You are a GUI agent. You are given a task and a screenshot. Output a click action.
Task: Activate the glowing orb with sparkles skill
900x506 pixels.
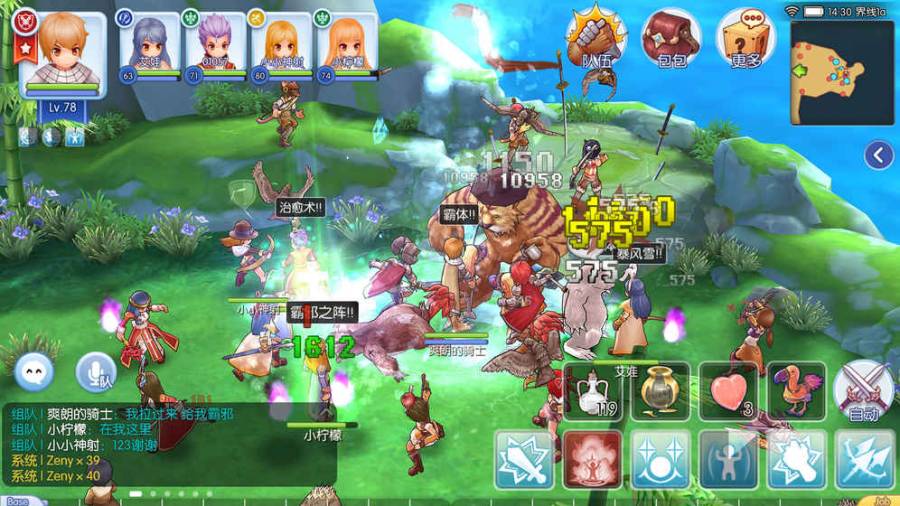coord(660,459)
